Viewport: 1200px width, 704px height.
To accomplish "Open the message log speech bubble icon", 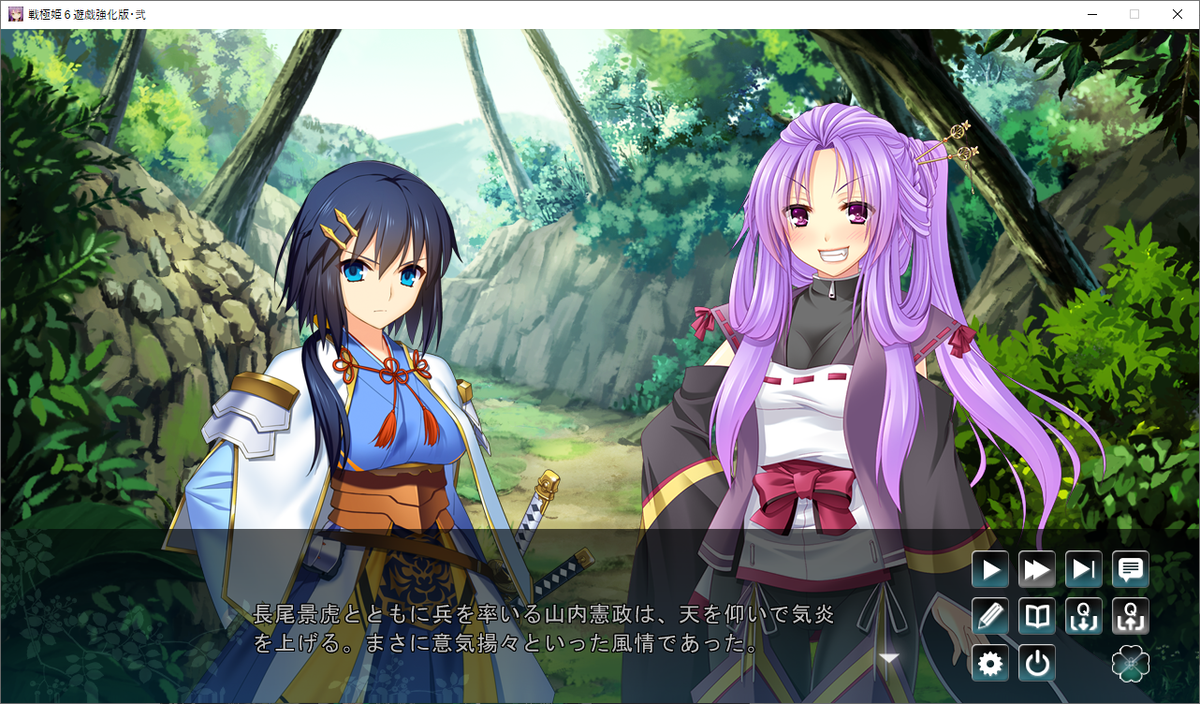I will coord(1131,570).
